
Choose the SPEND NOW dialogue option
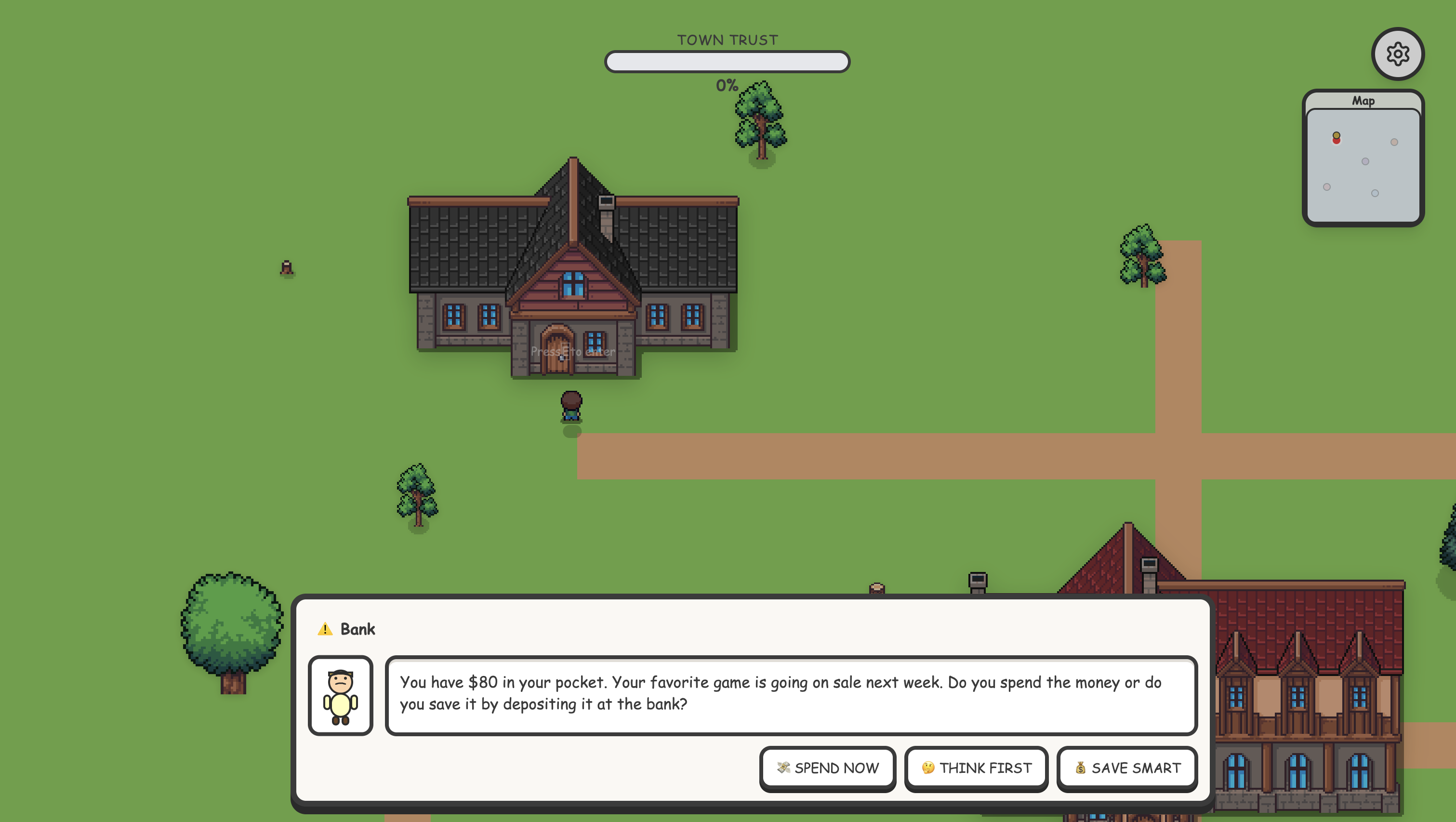click(x=827, y=768)
